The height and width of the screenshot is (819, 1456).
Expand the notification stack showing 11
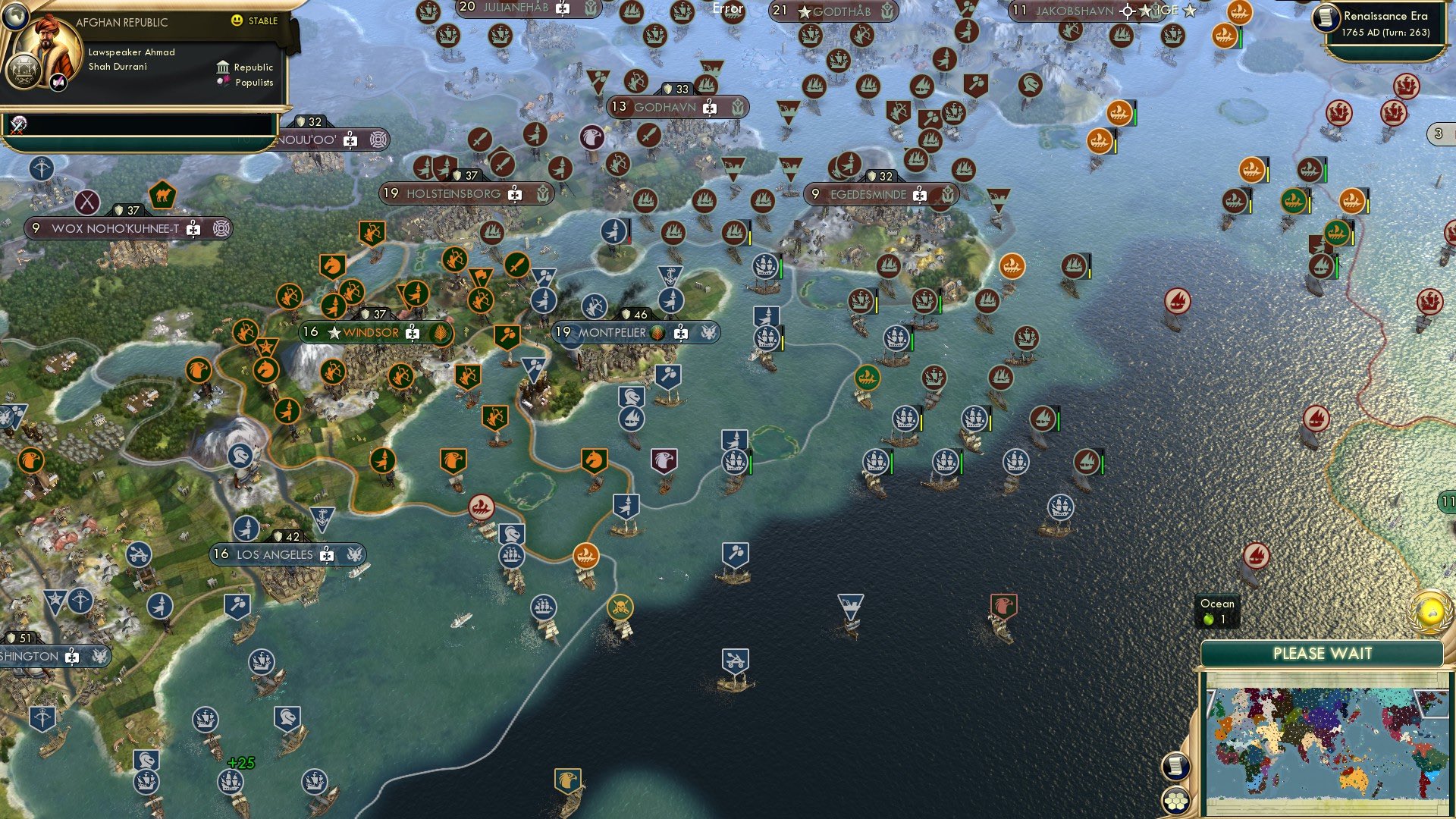coord(1447,501)
